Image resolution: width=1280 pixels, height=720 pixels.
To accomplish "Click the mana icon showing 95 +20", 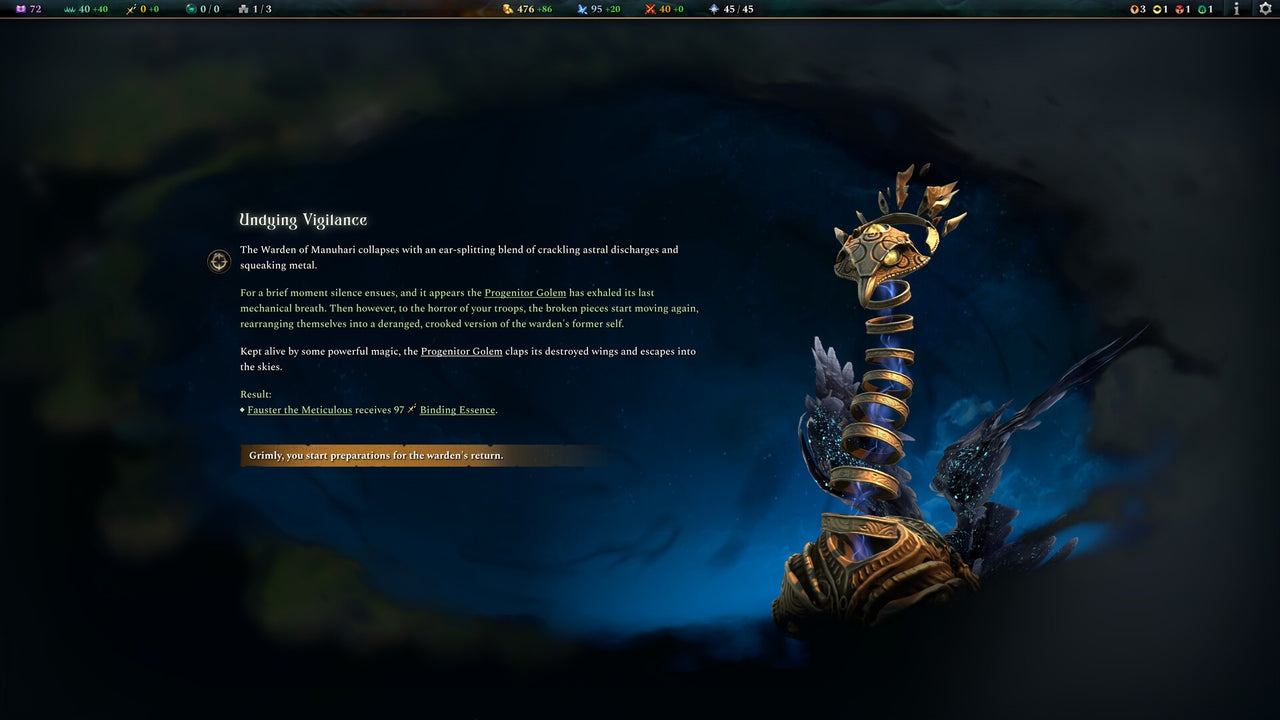I will click(x=581, y=9).
